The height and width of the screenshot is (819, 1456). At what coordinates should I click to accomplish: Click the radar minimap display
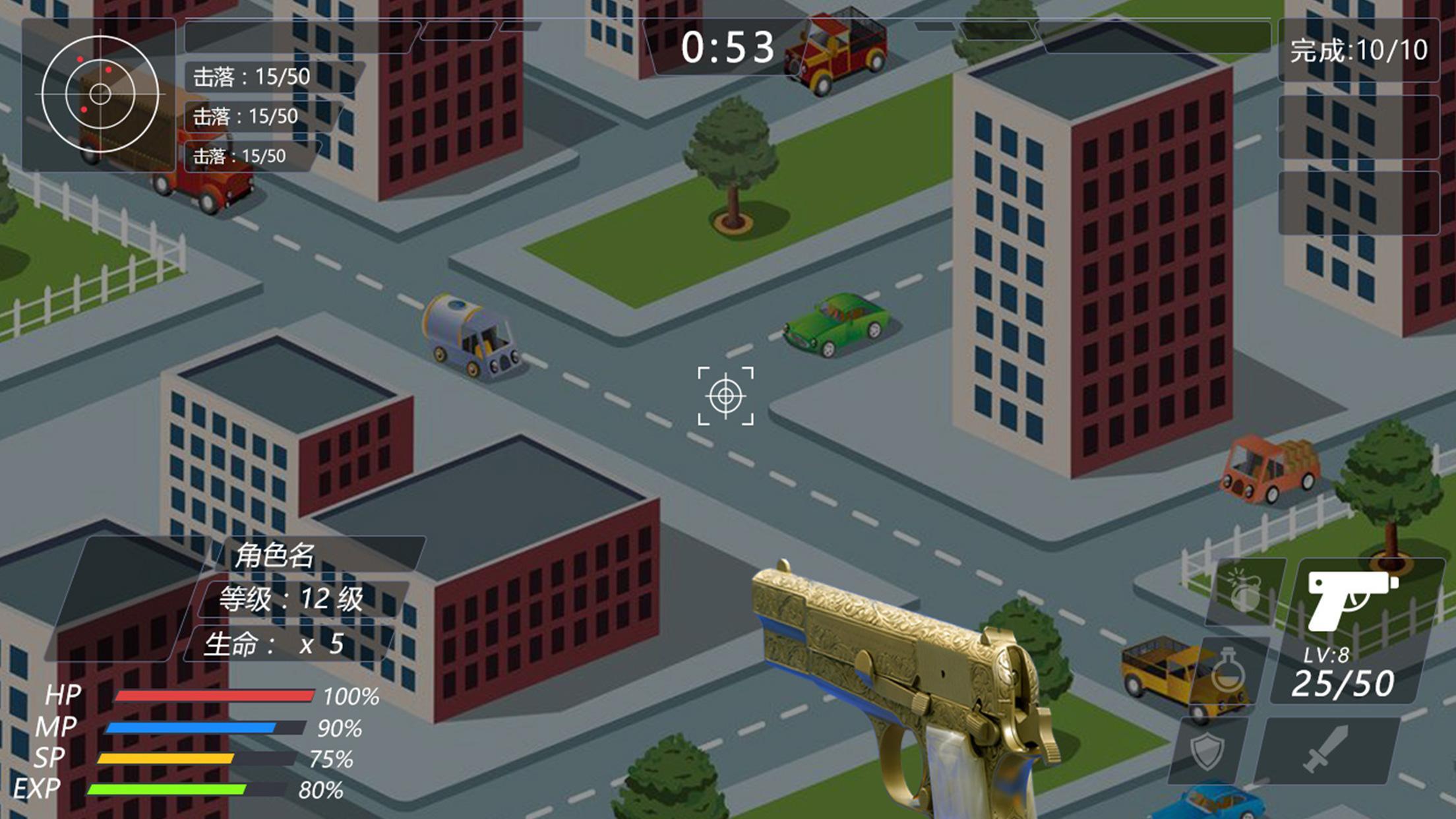click(x=100, y=94)
